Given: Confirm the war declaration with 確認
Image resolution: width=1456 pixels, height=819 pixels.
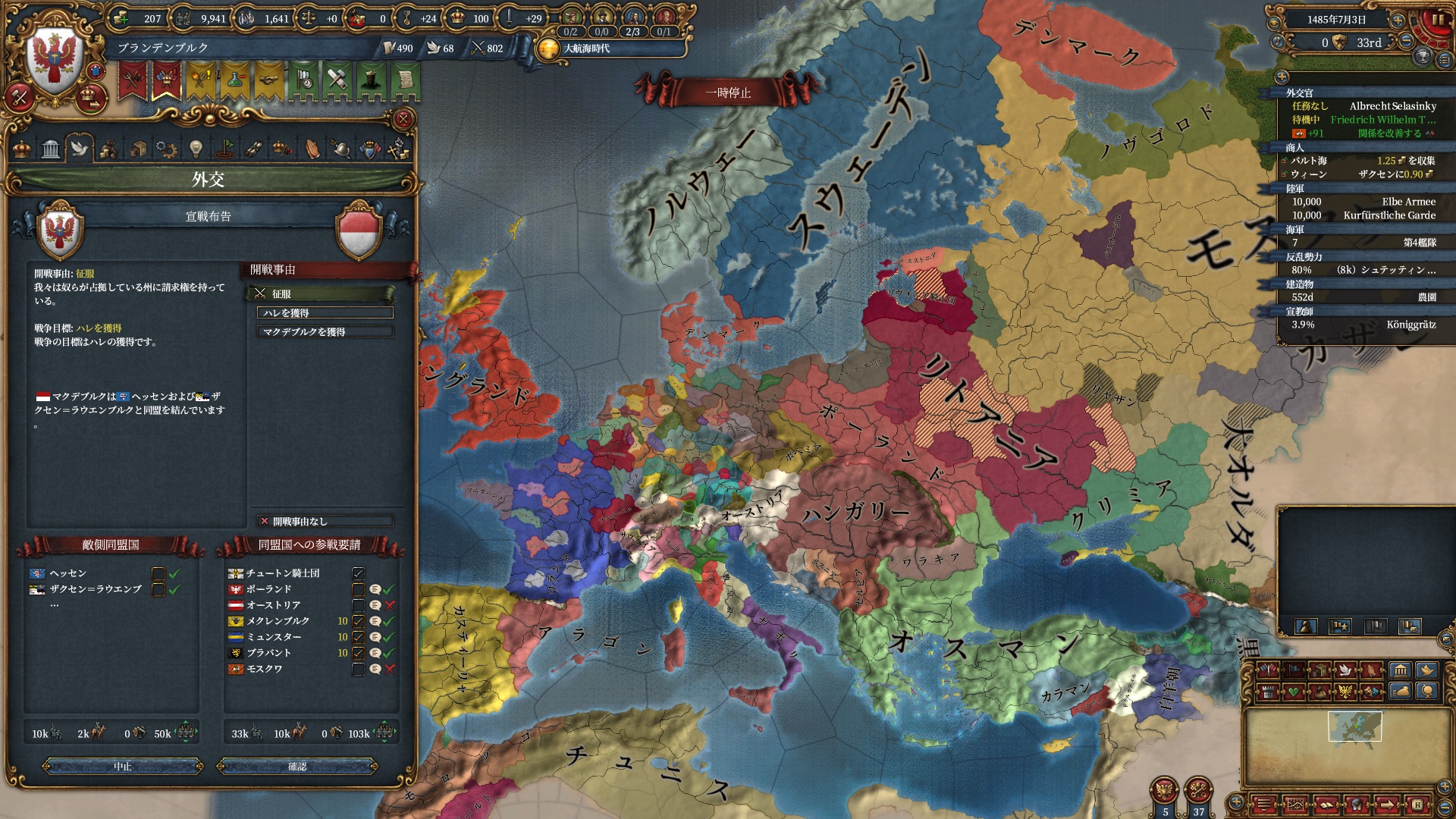Looking at the screenshot, I should pyautogui.click(x=297, y=767).
